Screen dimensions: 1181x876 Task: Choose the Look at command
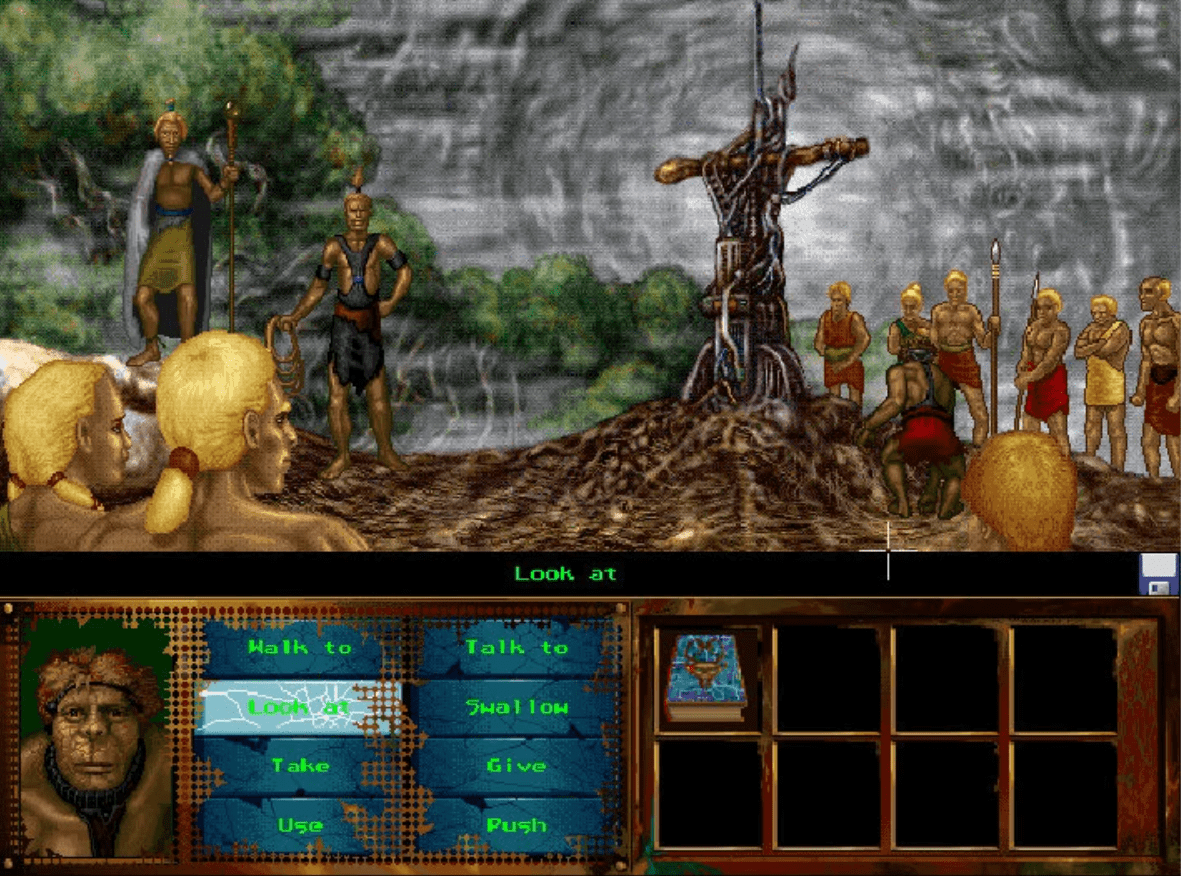(297, 707)
